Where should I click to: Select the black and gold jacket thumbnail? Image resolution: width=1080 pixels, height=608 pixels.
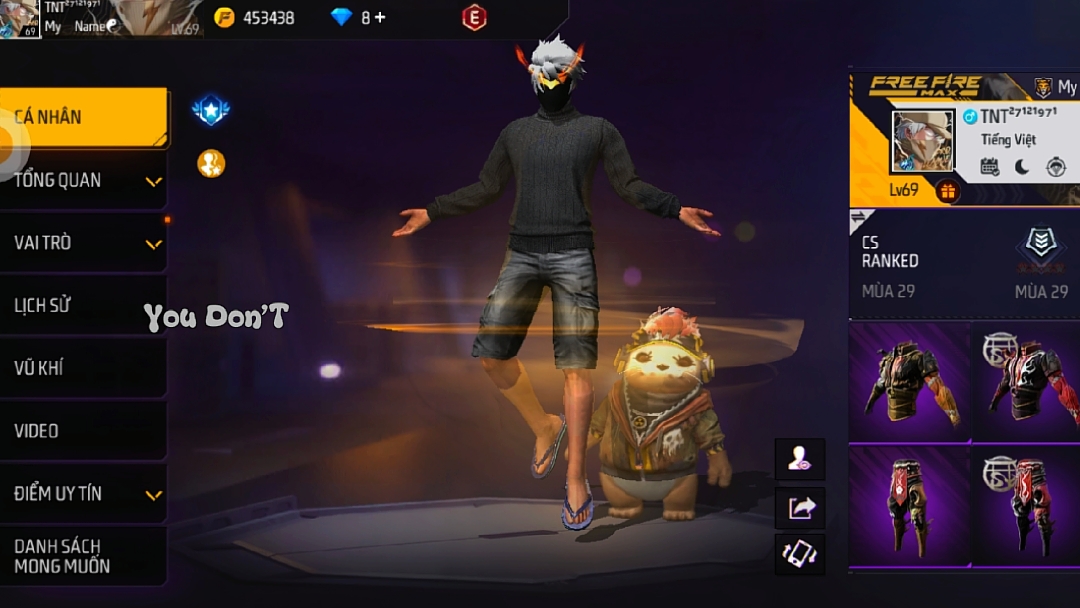pyautogui.click(x=909, y=382)
